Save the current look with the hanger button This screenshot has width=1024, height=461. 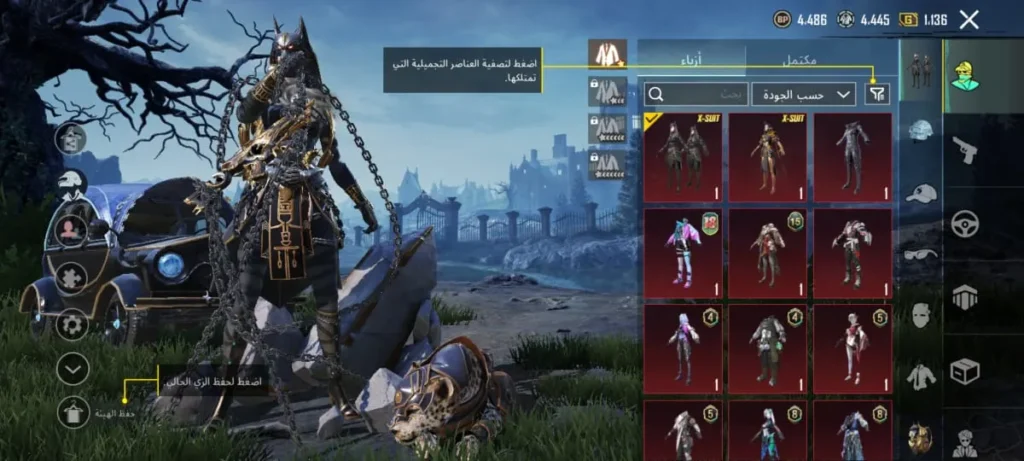pos(72,411)
